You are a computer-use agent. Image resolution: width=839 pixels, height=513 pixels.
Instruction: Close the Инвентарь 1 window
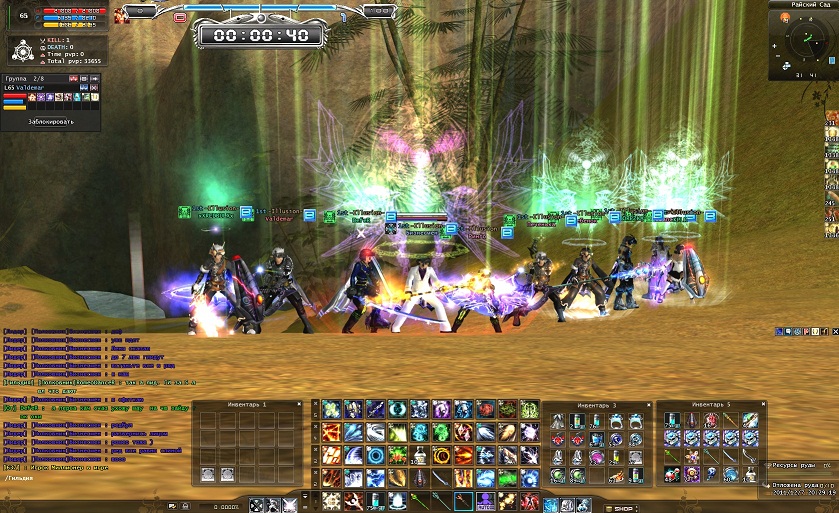(301, 404)
